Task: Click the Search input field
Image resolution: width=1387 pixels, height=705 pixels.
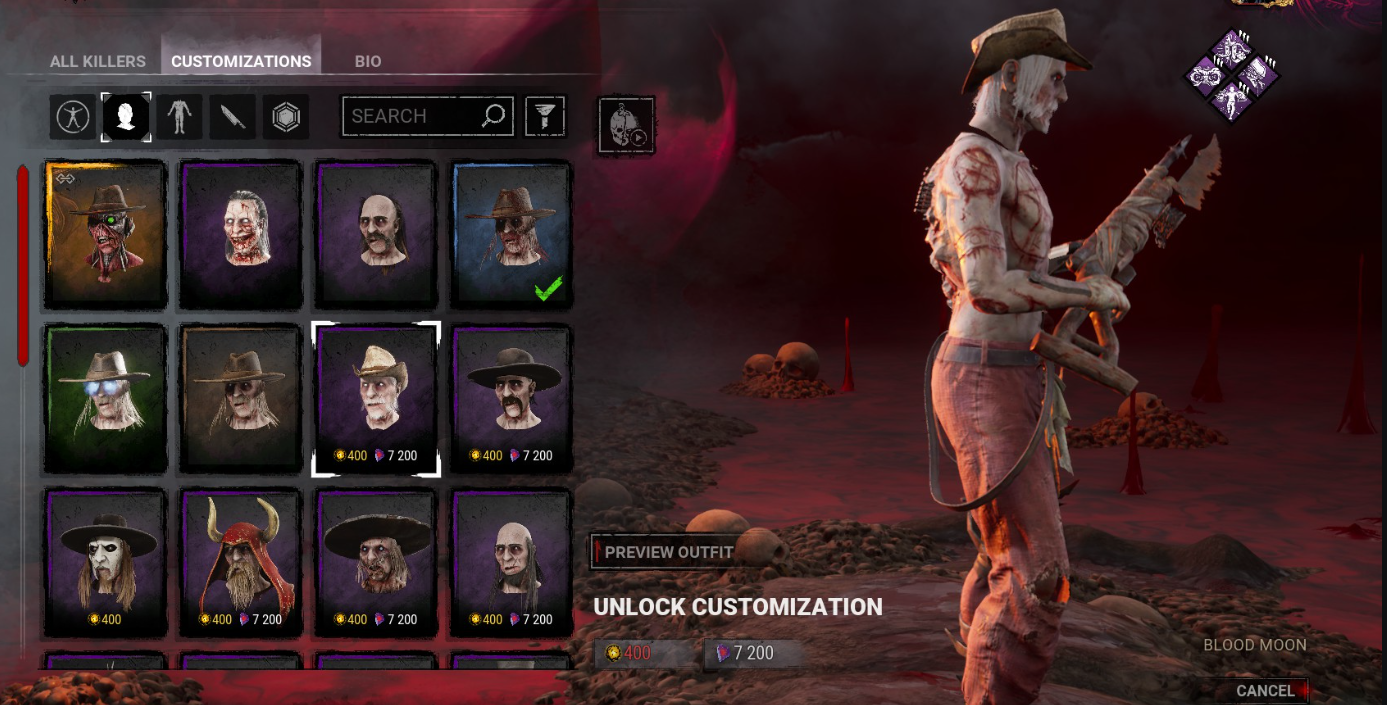Action: [x=410, y=116]
